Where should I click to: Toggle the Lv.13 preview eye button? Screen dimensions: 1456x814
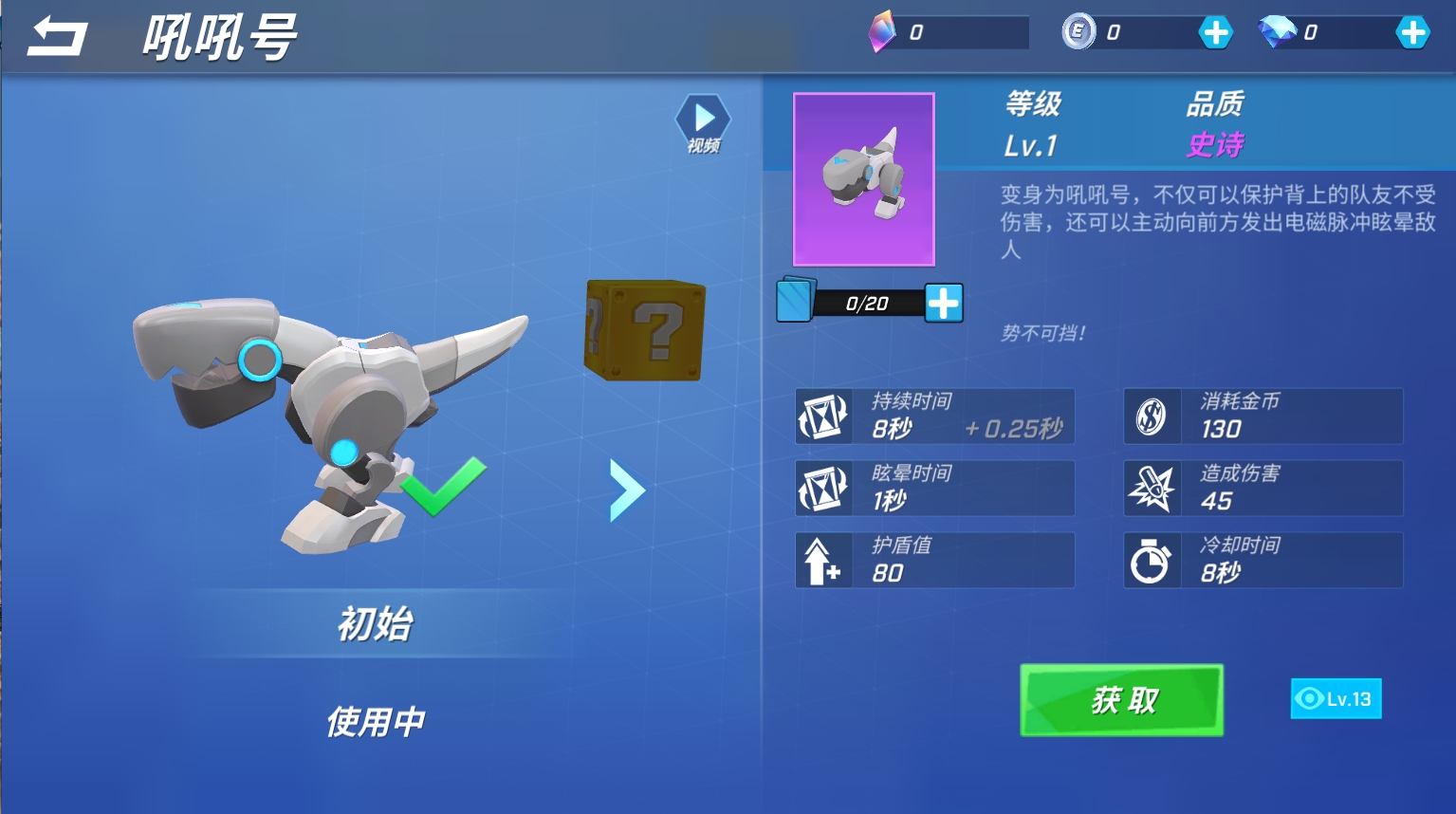coord(1336,699)
